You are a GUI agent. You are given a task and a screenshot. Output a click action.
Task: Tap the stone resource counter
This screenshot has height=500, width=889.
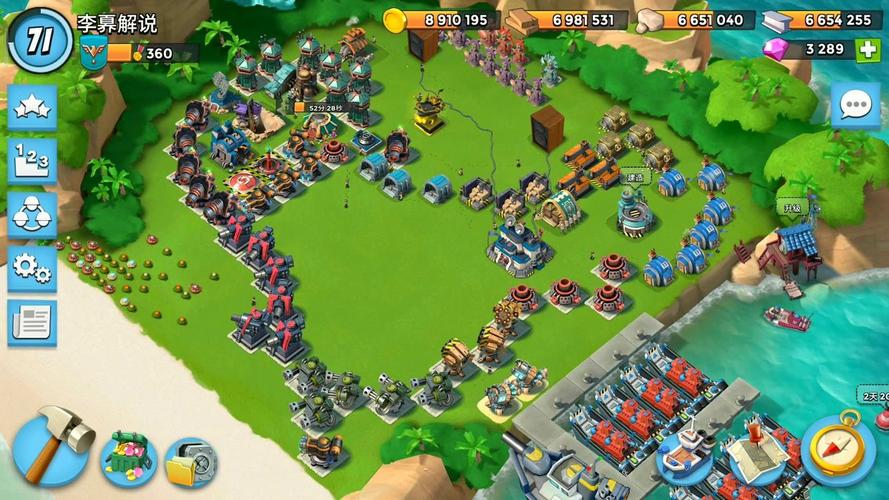pyautogui.click(x=693, y=20)
